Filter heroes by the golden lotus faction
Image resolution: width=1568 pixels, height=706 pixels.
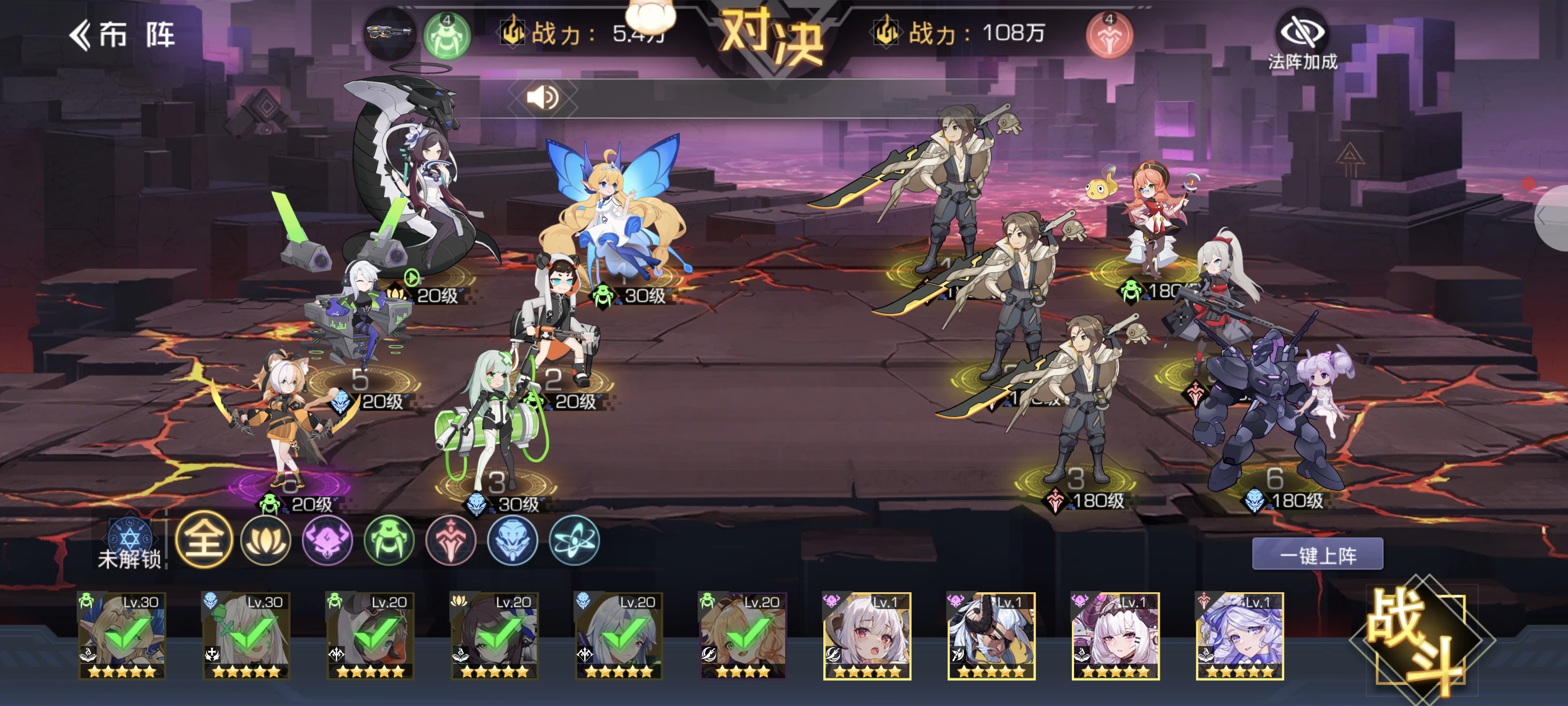point(266,540)
